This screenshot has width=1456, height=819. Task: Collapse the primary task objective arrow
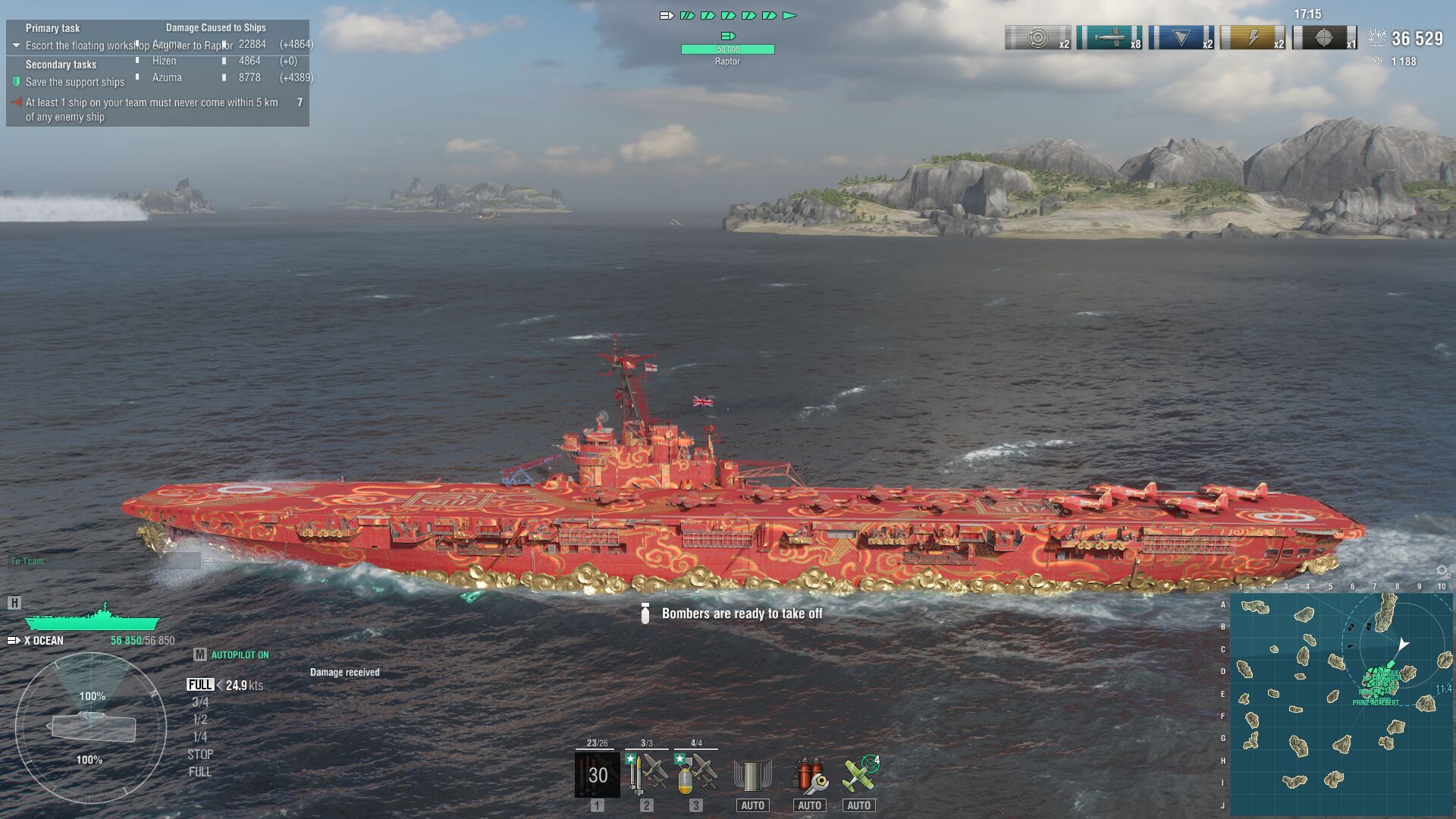16,45
